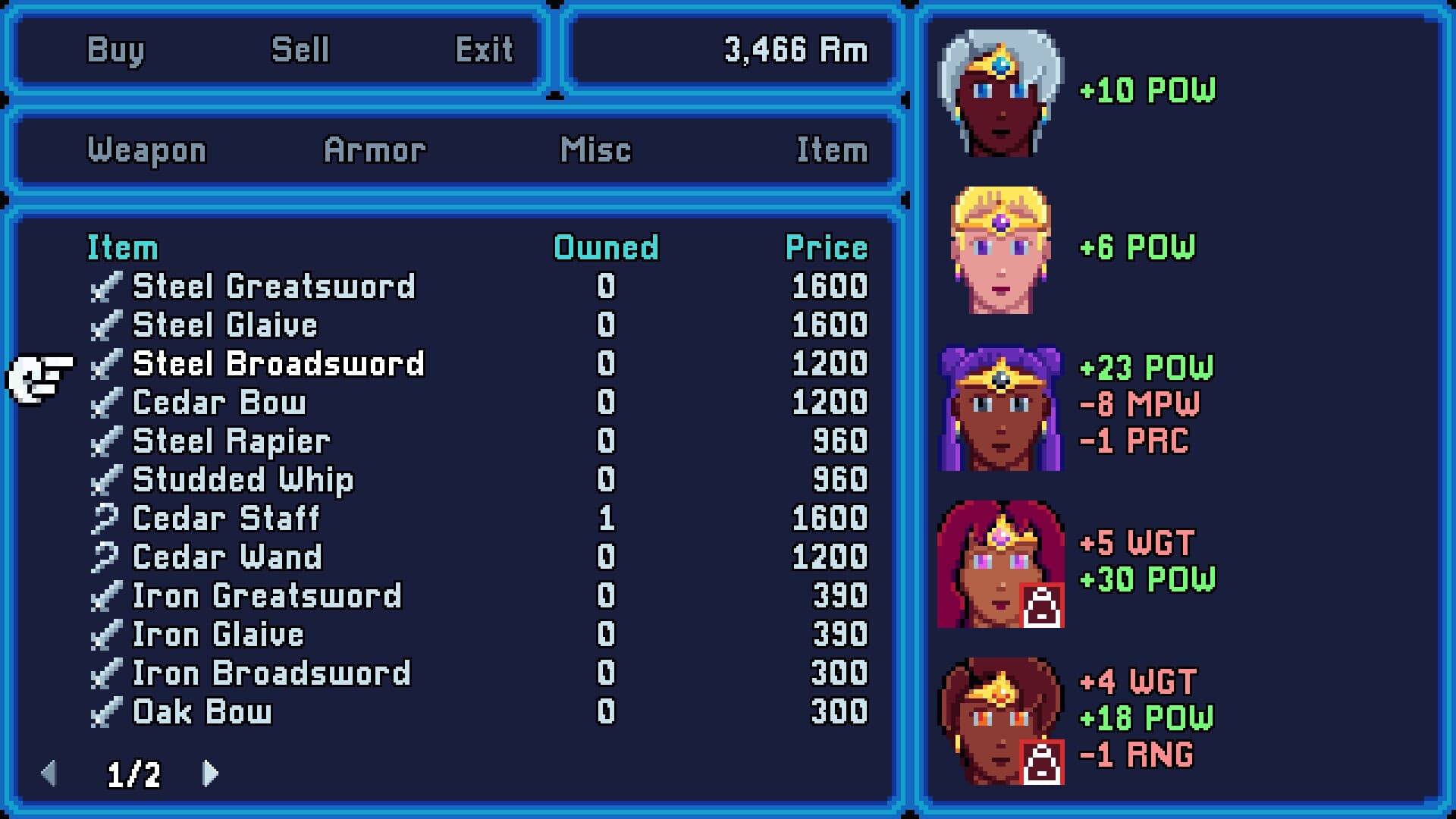Select the Item category
Screen dimensions: 1456x819
(832, 150)
